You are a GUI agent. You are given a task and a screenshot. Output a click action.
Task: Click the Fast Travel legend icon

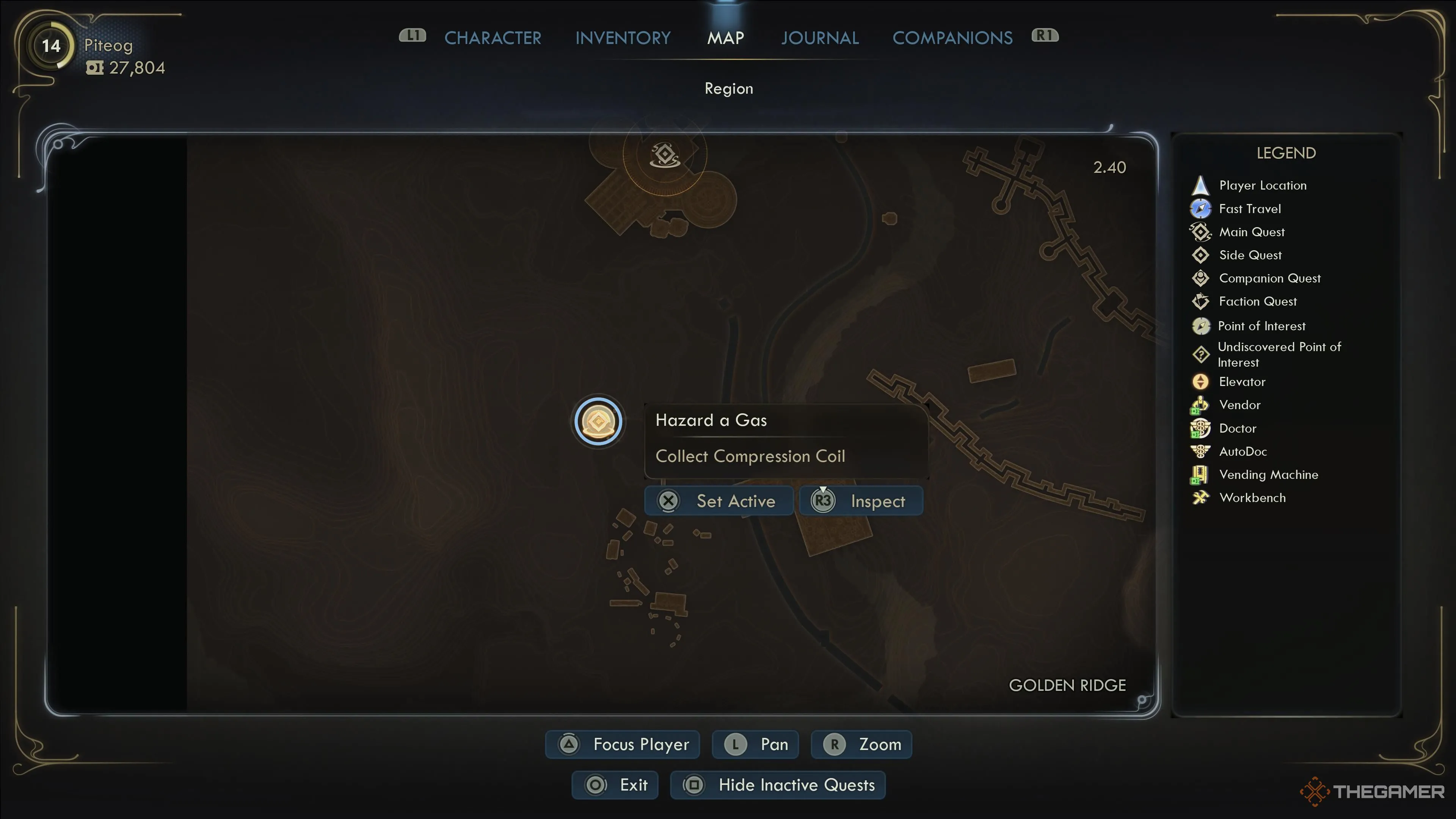1200,209
